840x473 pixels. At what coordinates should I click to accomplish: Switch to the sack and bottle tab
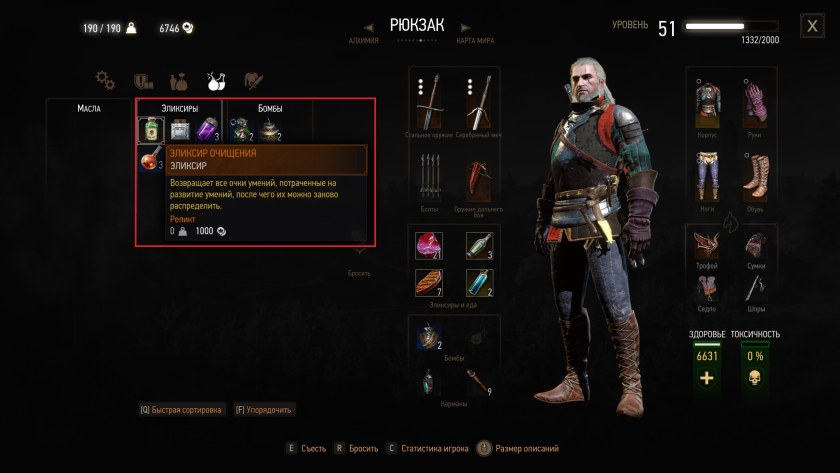coord(180,79)
